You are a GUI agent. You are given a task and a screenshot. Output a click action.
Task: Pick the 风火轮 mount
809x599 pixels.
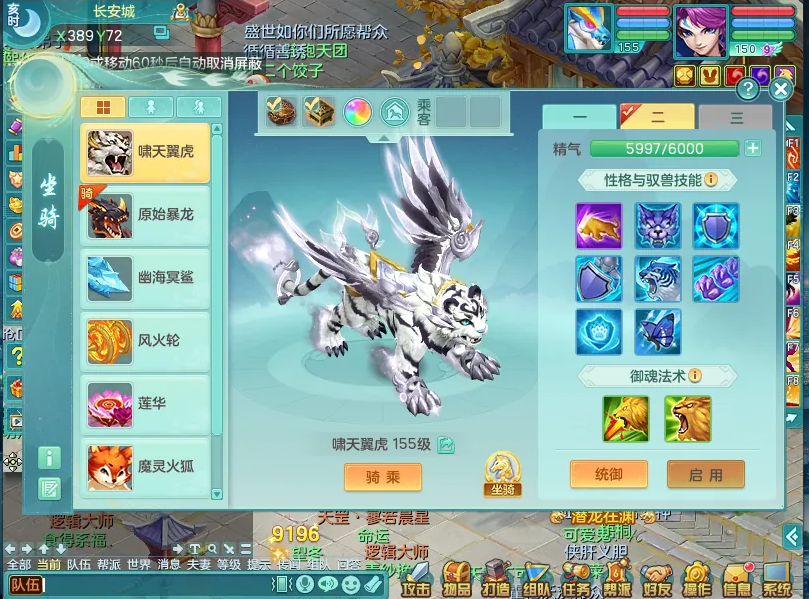coord(145,341)
